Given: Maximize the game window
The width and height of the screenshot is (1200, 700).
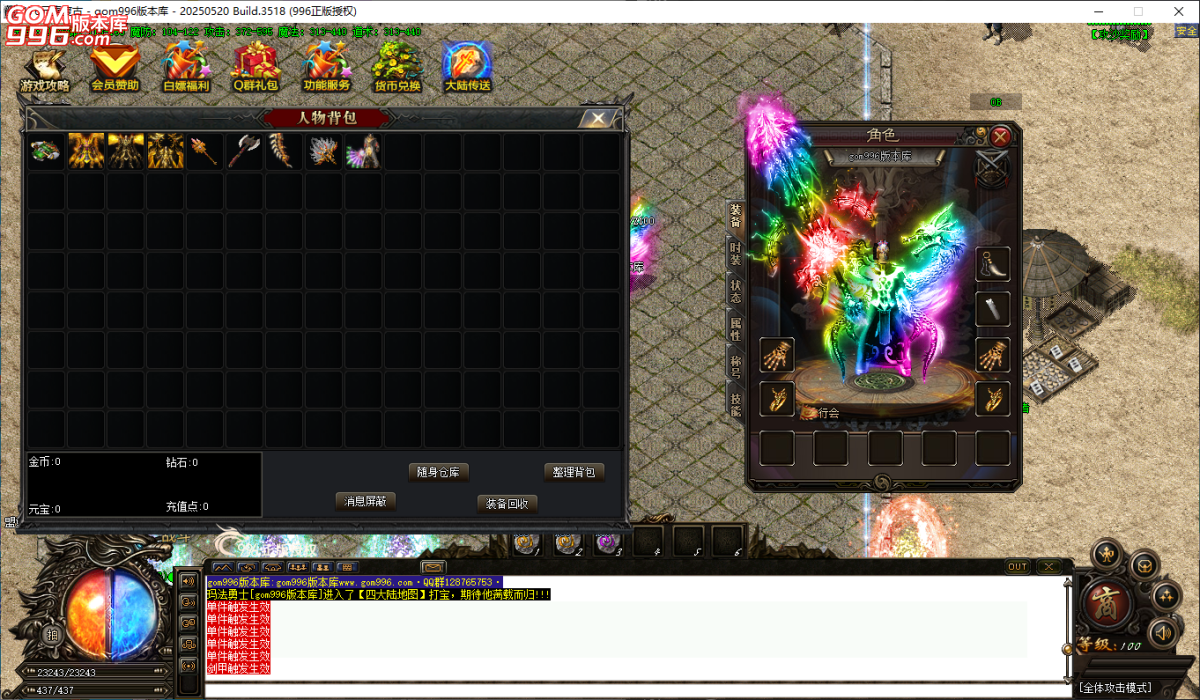Looking at the screenshot, I should pyautogui.click(x=1138, y=11).
